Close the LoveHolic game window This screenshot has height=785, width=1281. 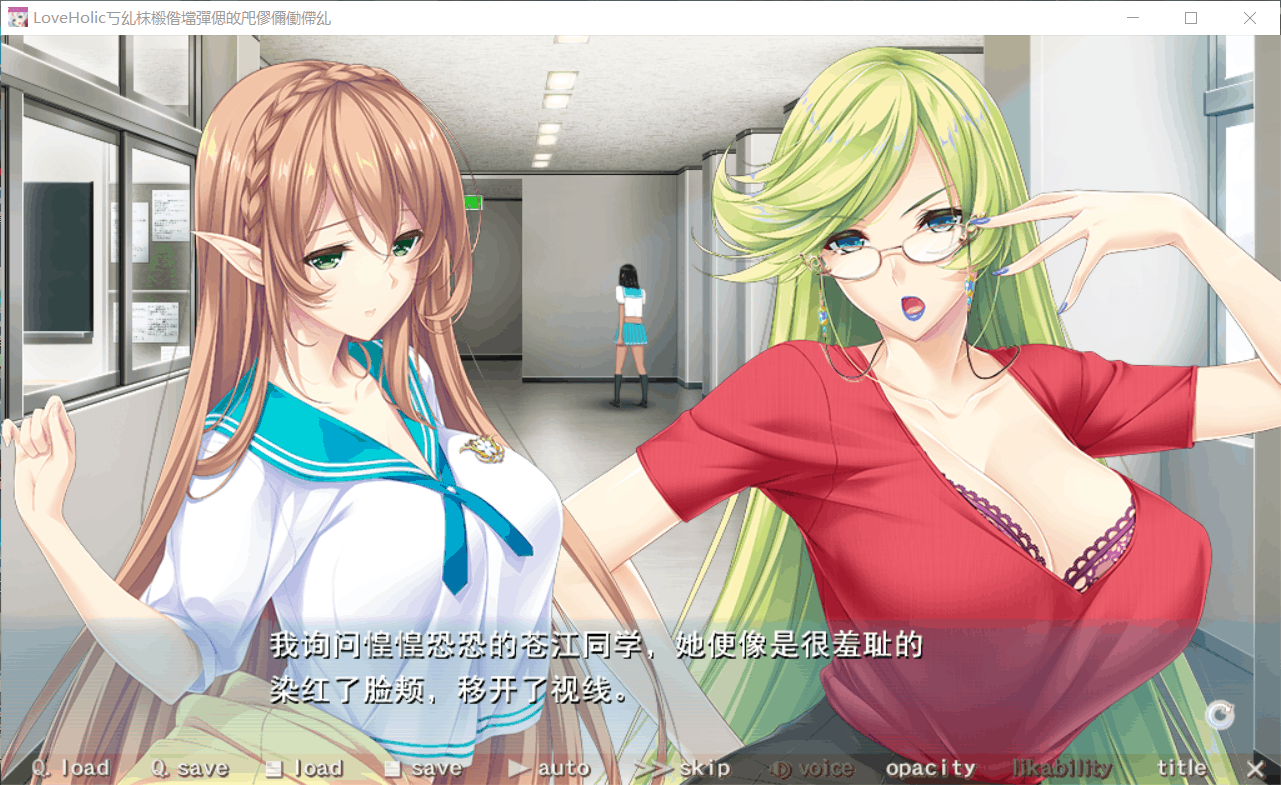coord(1250,18)
